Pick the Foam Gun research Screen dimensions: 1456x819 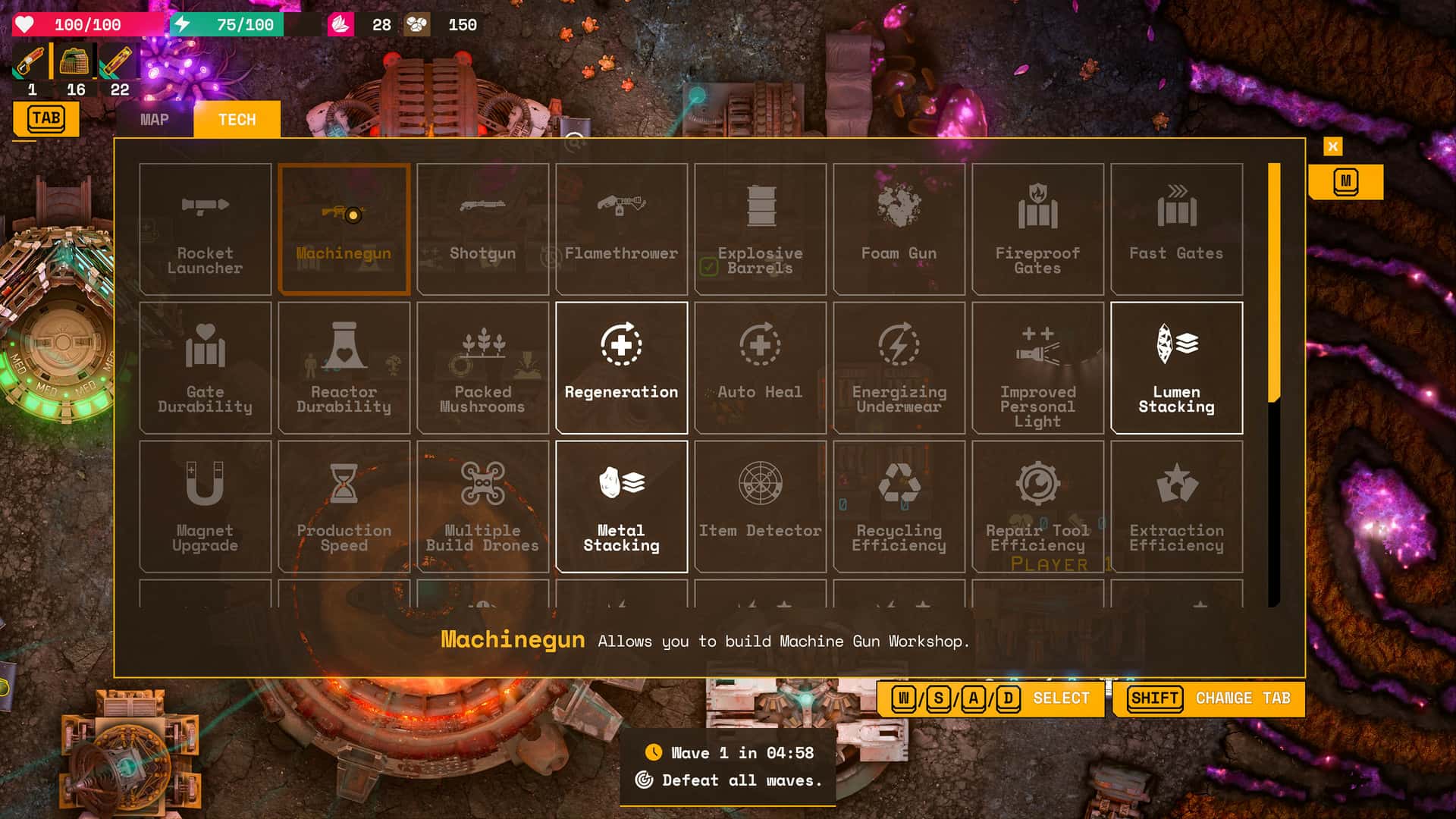tap(899, 227)
